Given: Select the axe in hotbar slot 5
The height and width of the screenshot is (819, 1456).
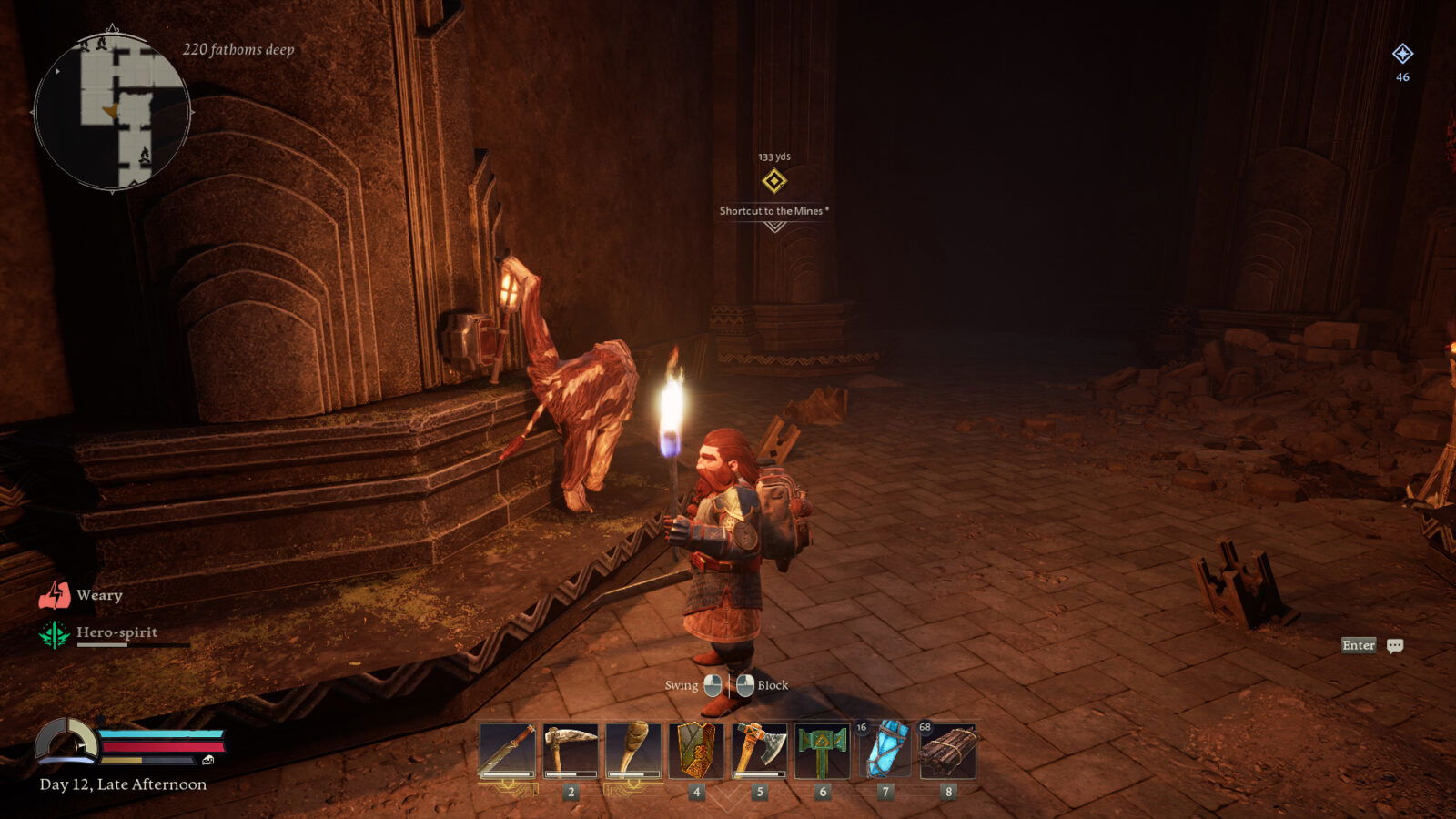Looking at the screenshot, I should pos(758,752).
